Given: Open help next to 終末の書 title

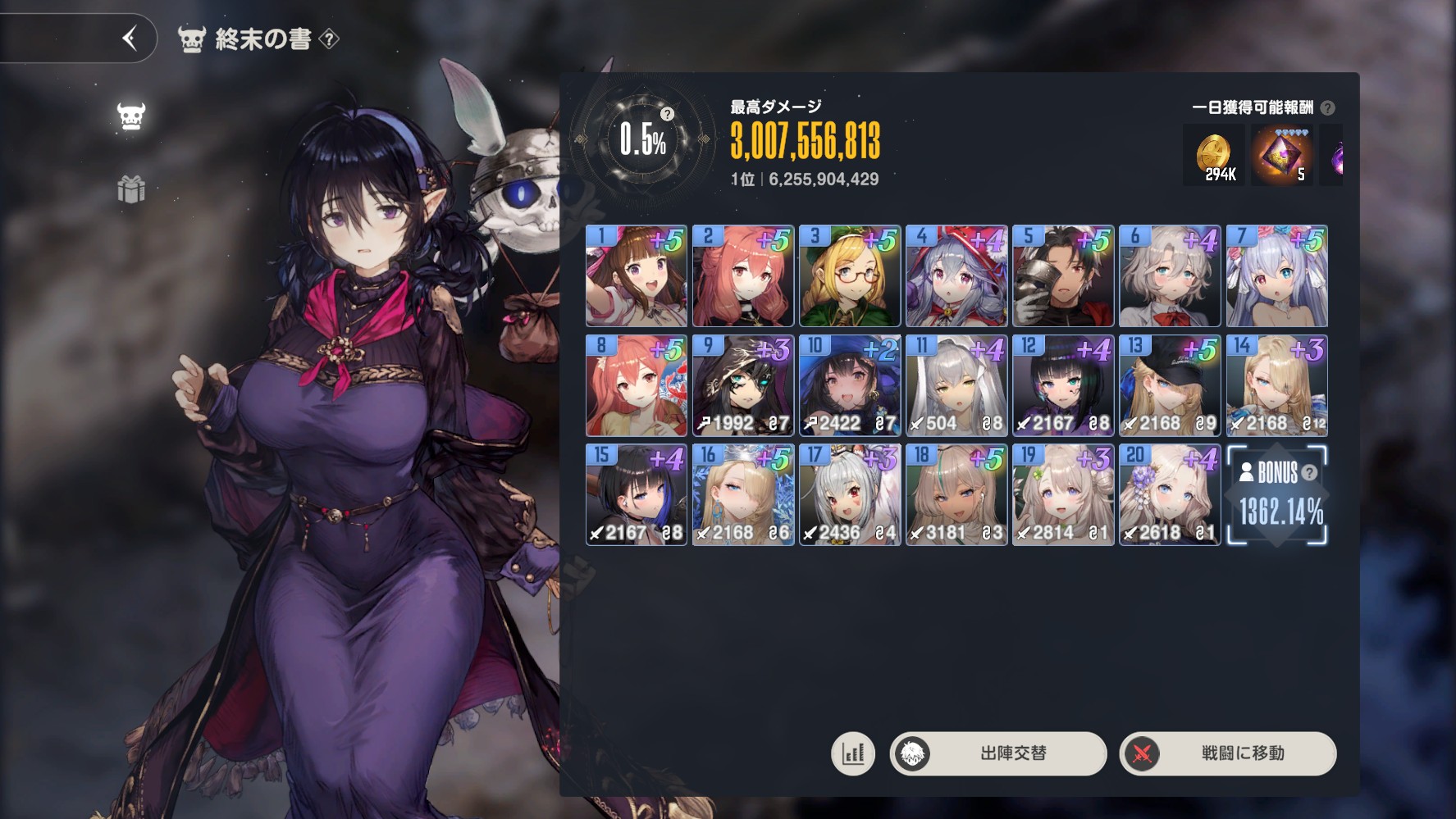Looking at the screenshot, I should [x=329, y=39].
